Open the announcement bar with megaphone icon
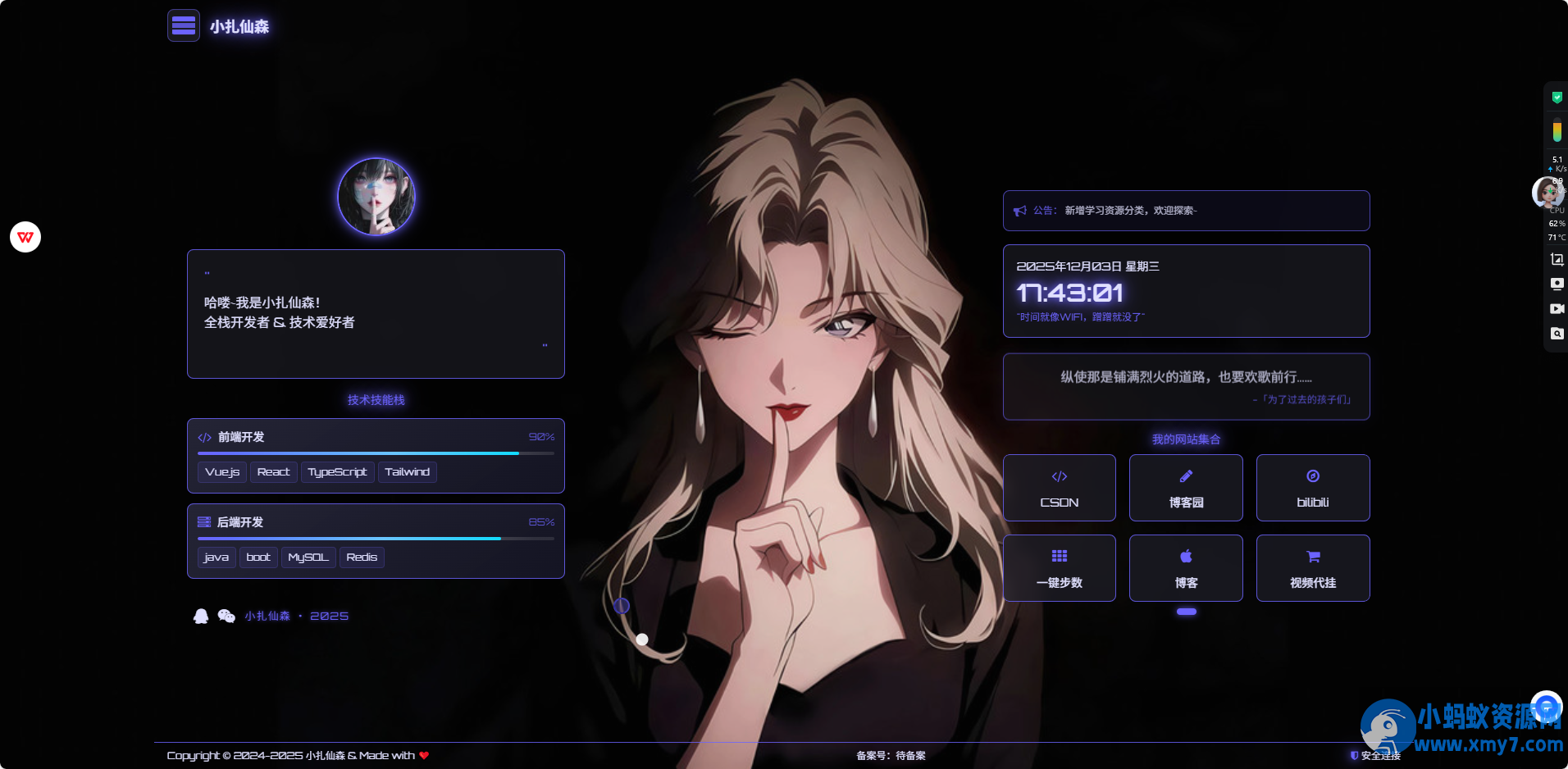 tap(1186, 211)
